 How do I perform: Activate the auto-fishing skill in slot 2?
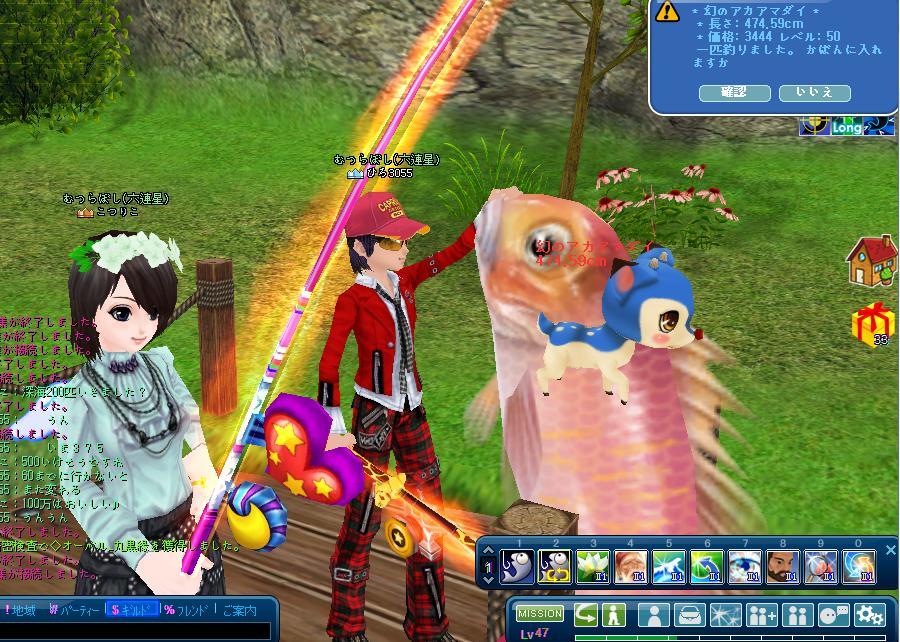tap(557, 566)
